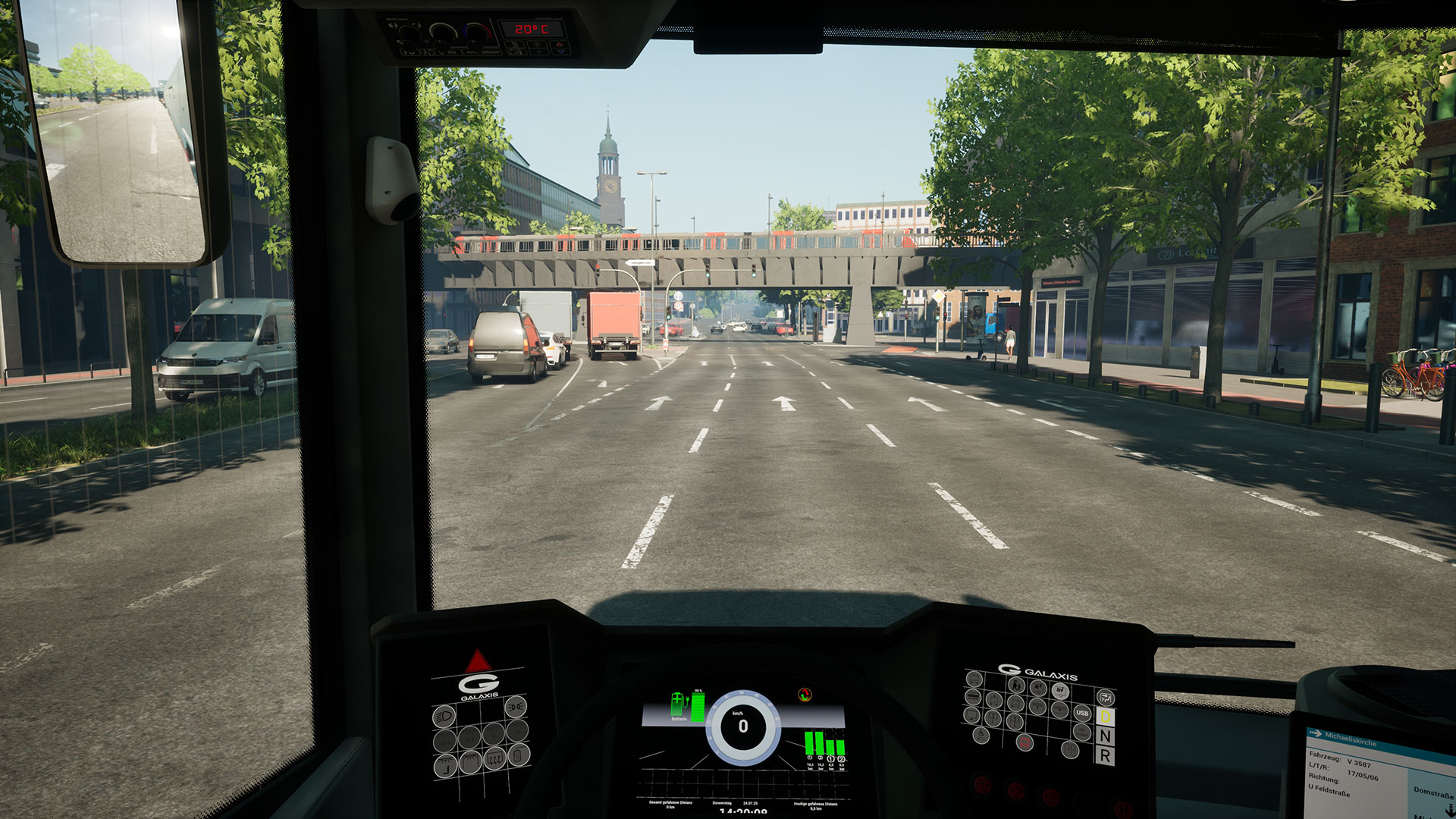
Task: Select drive gear D
Action: 1105,717
